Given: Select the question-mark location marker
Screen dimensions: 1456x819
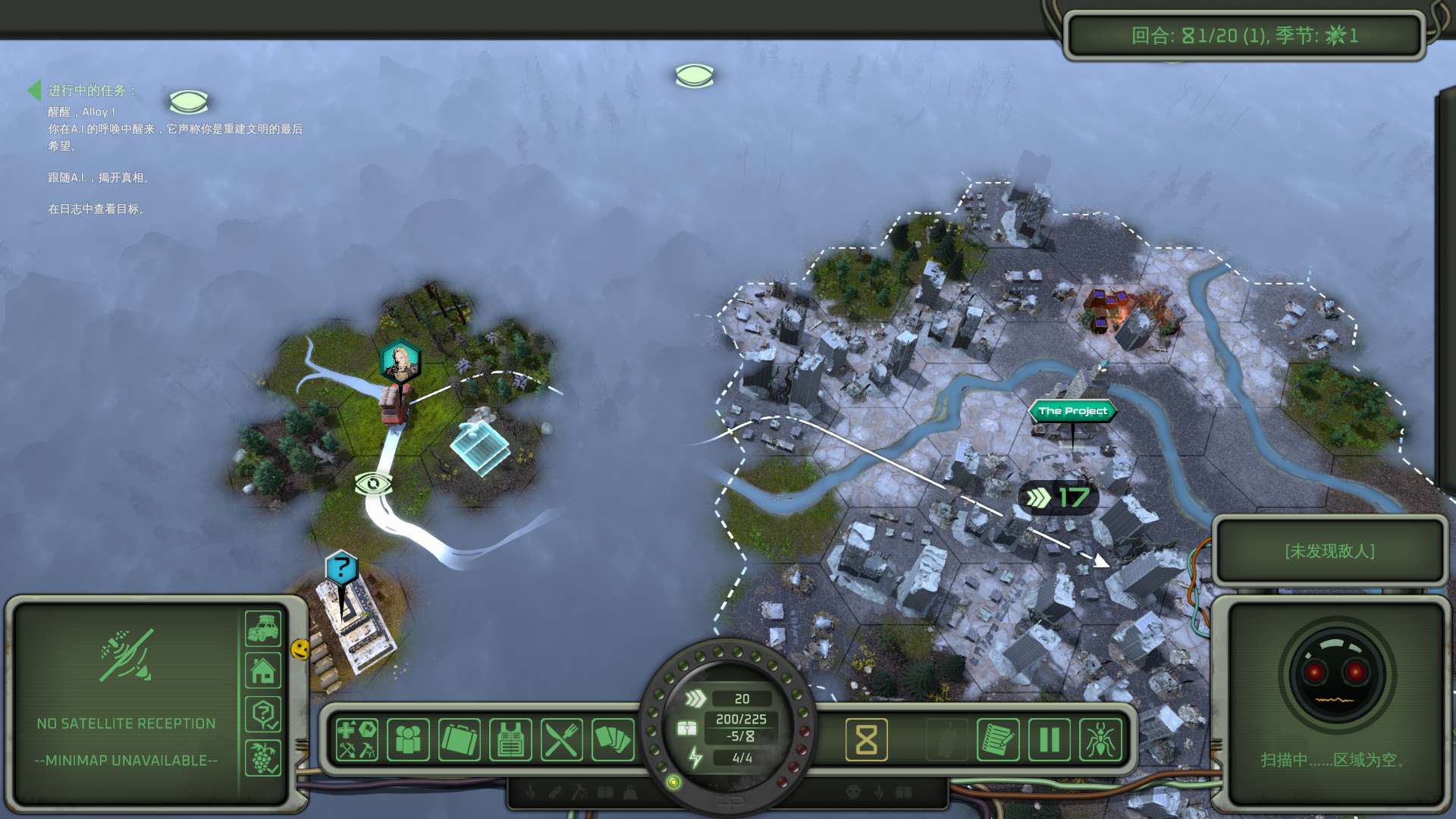Looking at the screenshot, I should (x=342, y=567).
